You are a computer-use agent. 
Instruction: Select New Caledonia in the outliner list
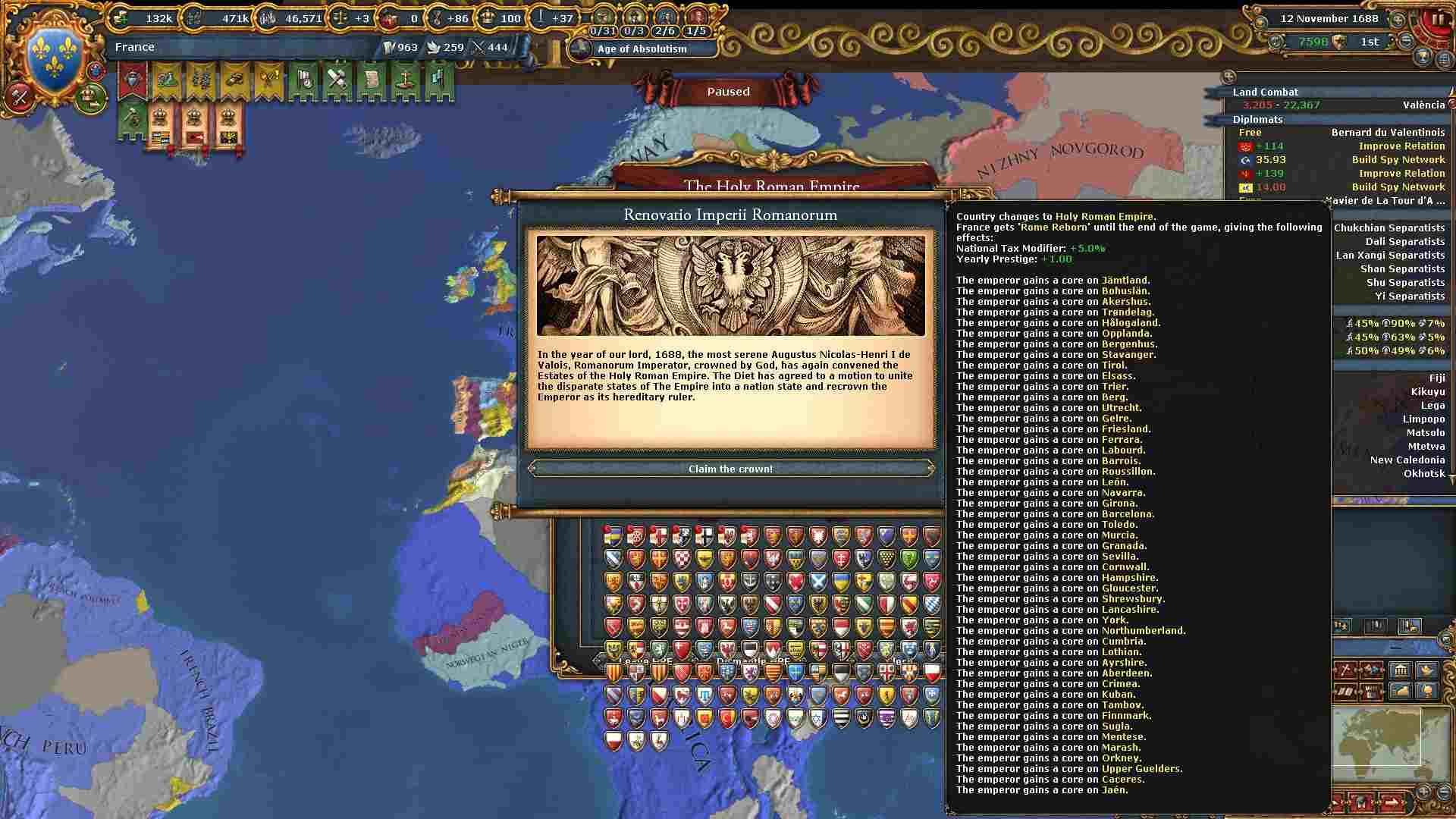[1407, 460]
